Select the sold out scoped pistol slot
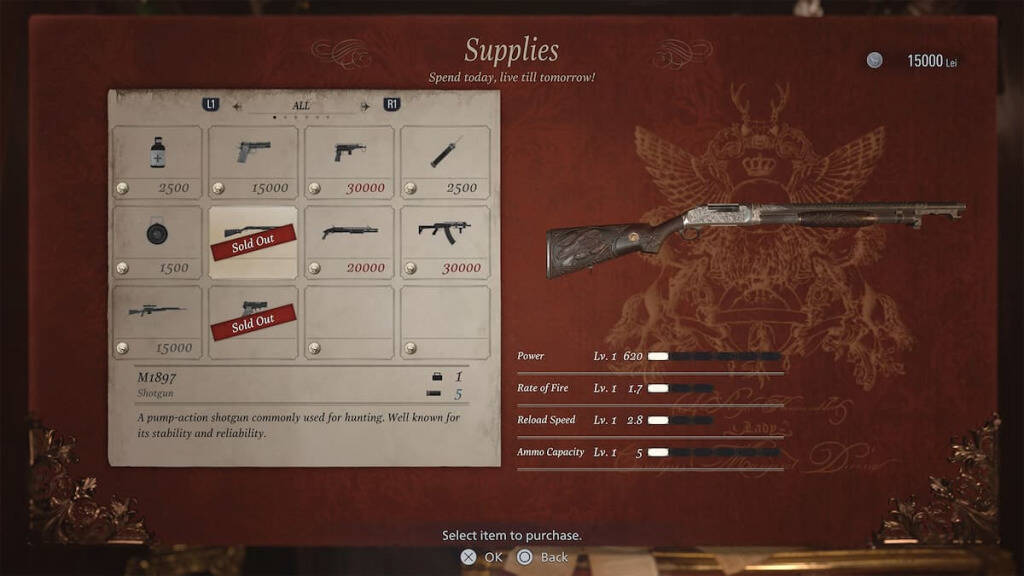 (253, 321)
